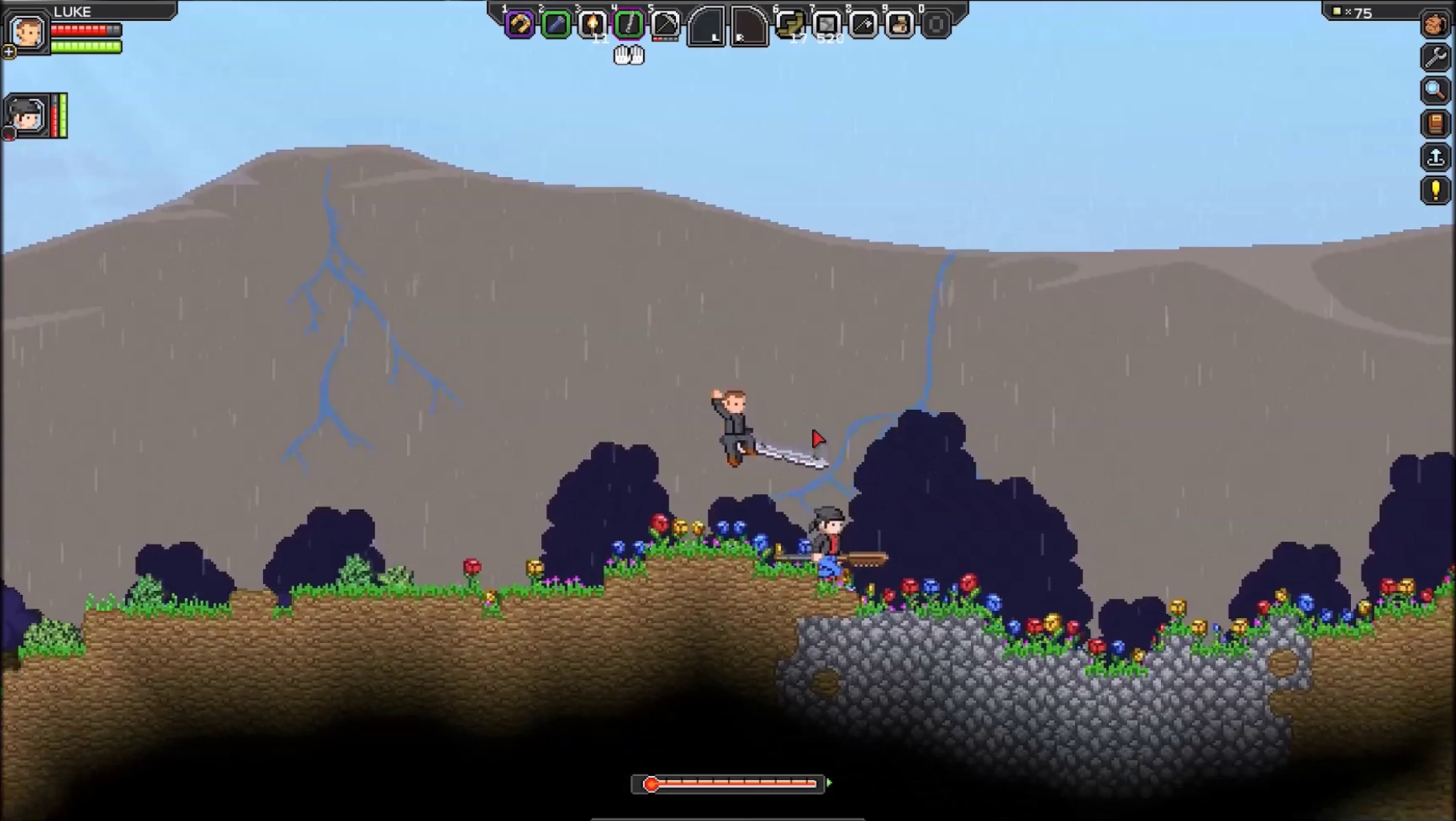Open the quest journal exclamation icon
This screenshot has width=1456, height=821.
point(1435,191)
